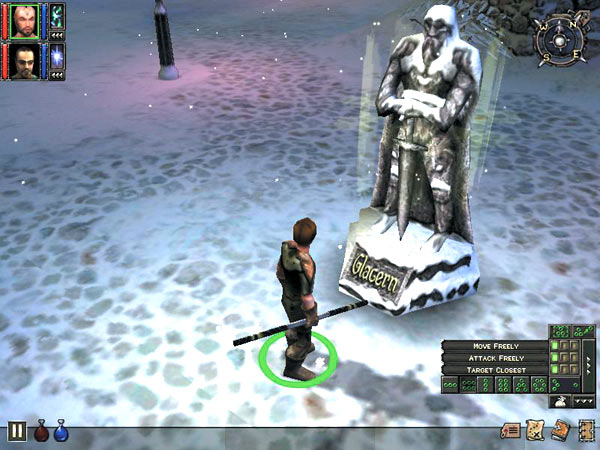Select the dark-haired character portrait
The width and height of the screenshot is (600, 450).
pos(22,61)
